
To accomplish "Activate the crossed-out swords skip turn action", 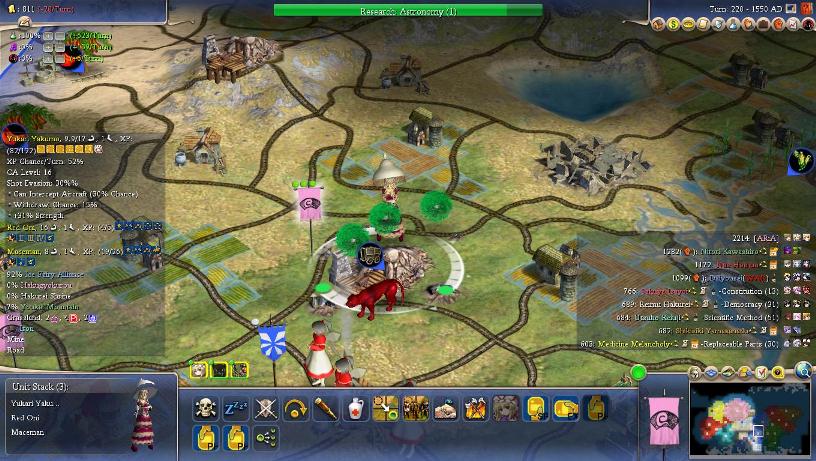I will click(x=265, y=408).
